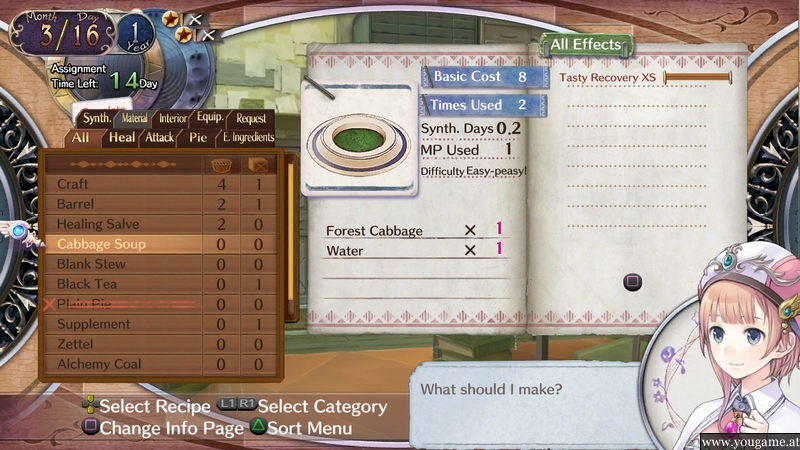Choose the Zettel recipe
Viewport: 800px width, 450px height.
(120, 344)
